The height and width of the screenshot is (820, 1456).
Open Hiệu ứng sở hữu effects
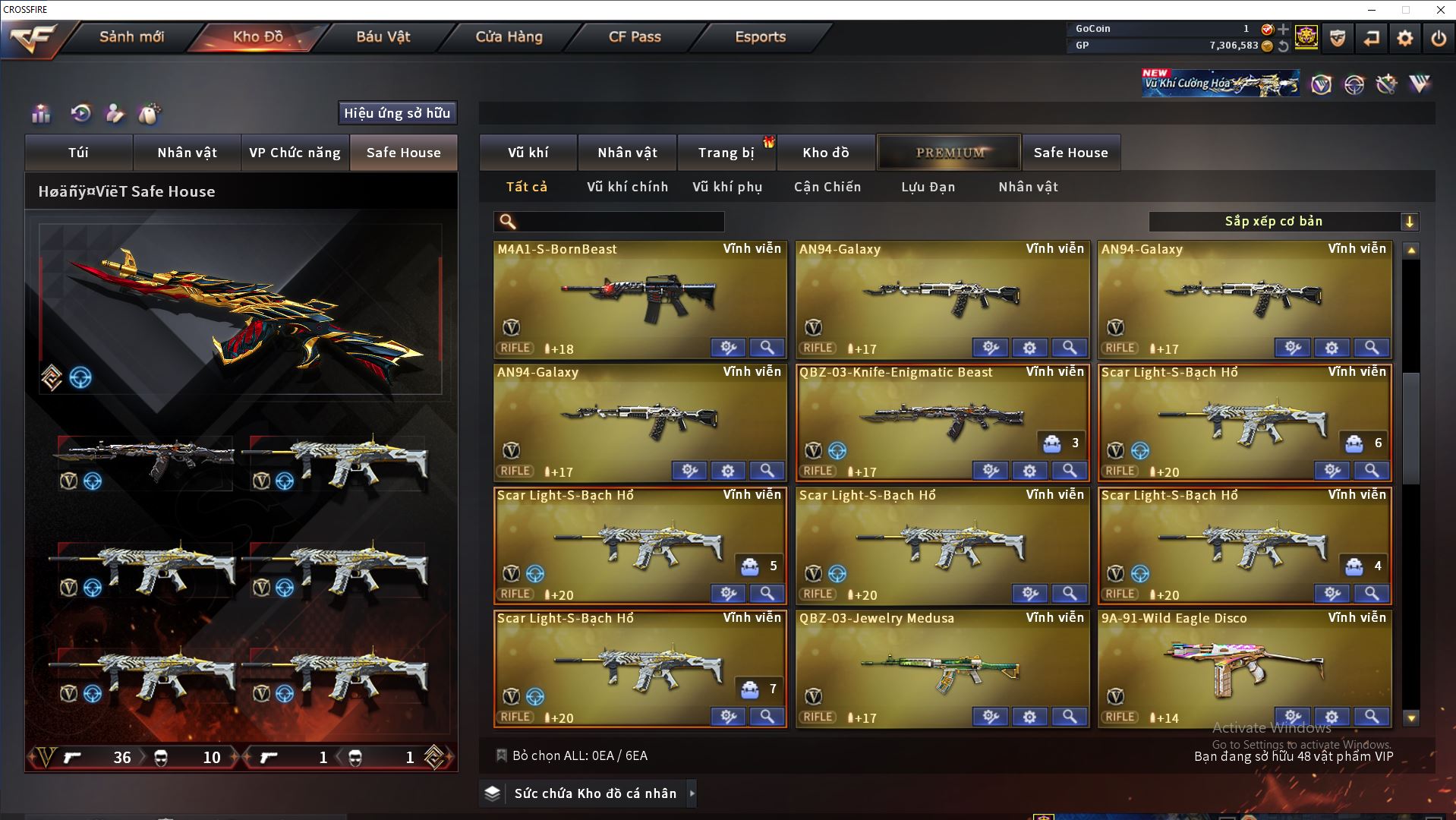pyautogui.click(x=397, y=113)
